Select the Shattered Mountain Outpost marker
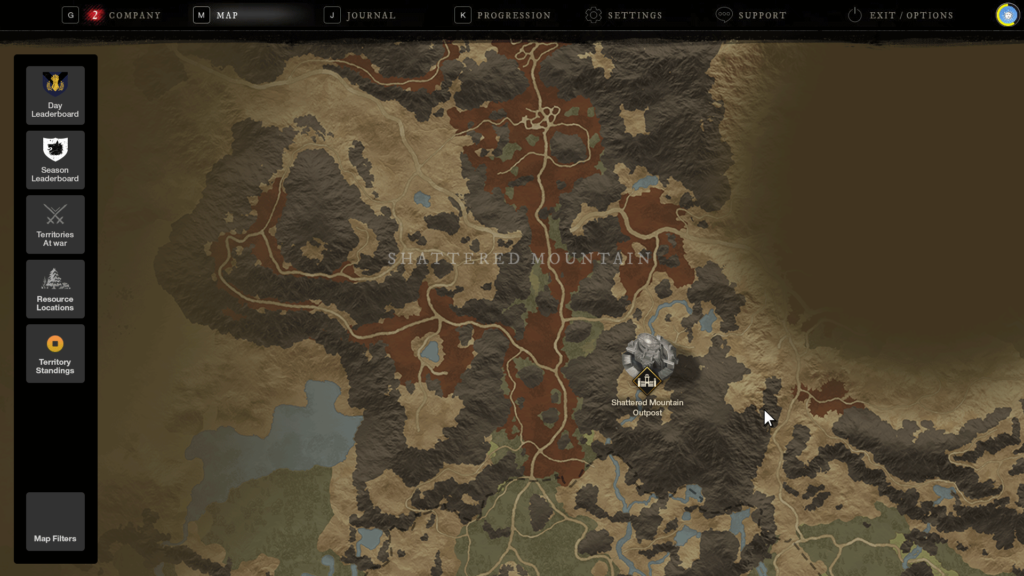Viewport: 1024px width, 576px height. [647, 376]
